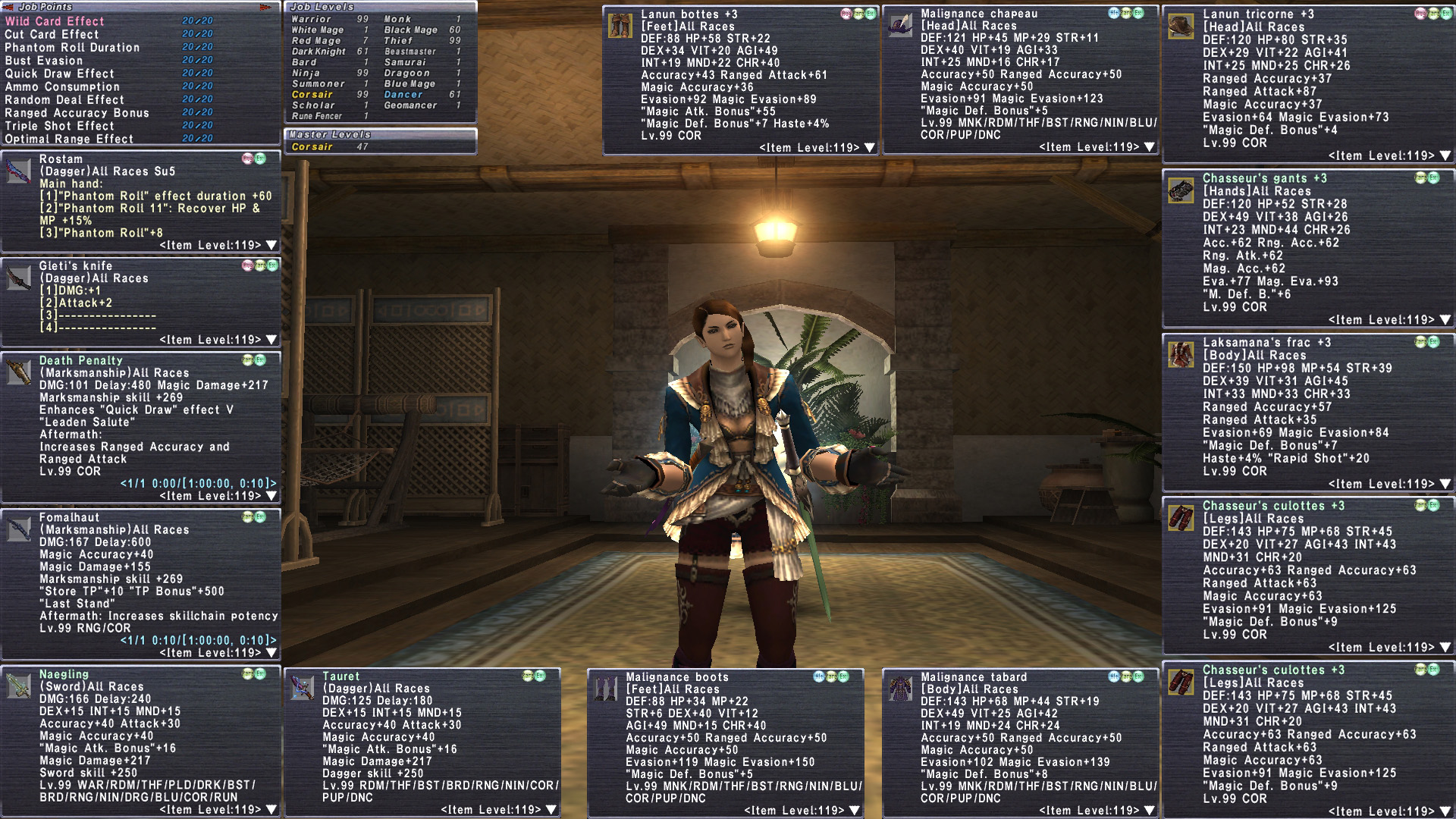The width and height of the screenshot is (1456, 819).
Task: Choose the Phantom Roll Duration row
Action: pos(72,47)
